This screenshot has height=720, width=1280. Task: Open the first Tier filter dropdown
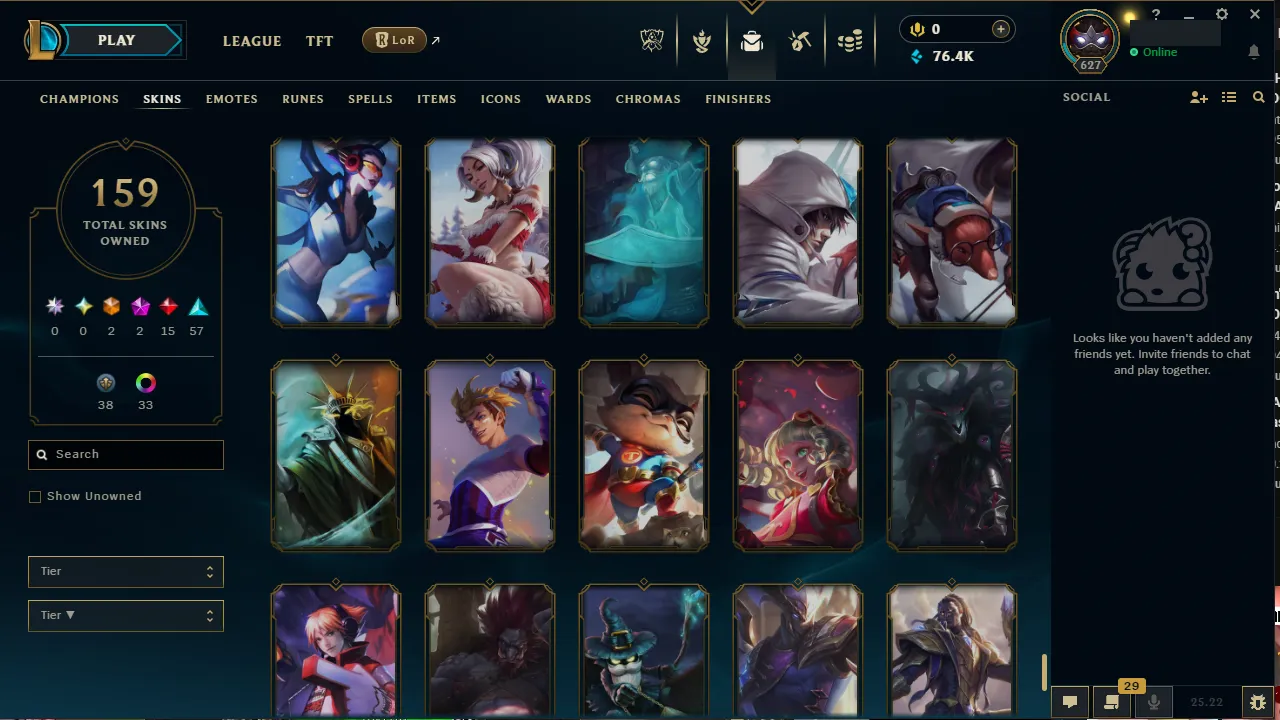(125, 571)
